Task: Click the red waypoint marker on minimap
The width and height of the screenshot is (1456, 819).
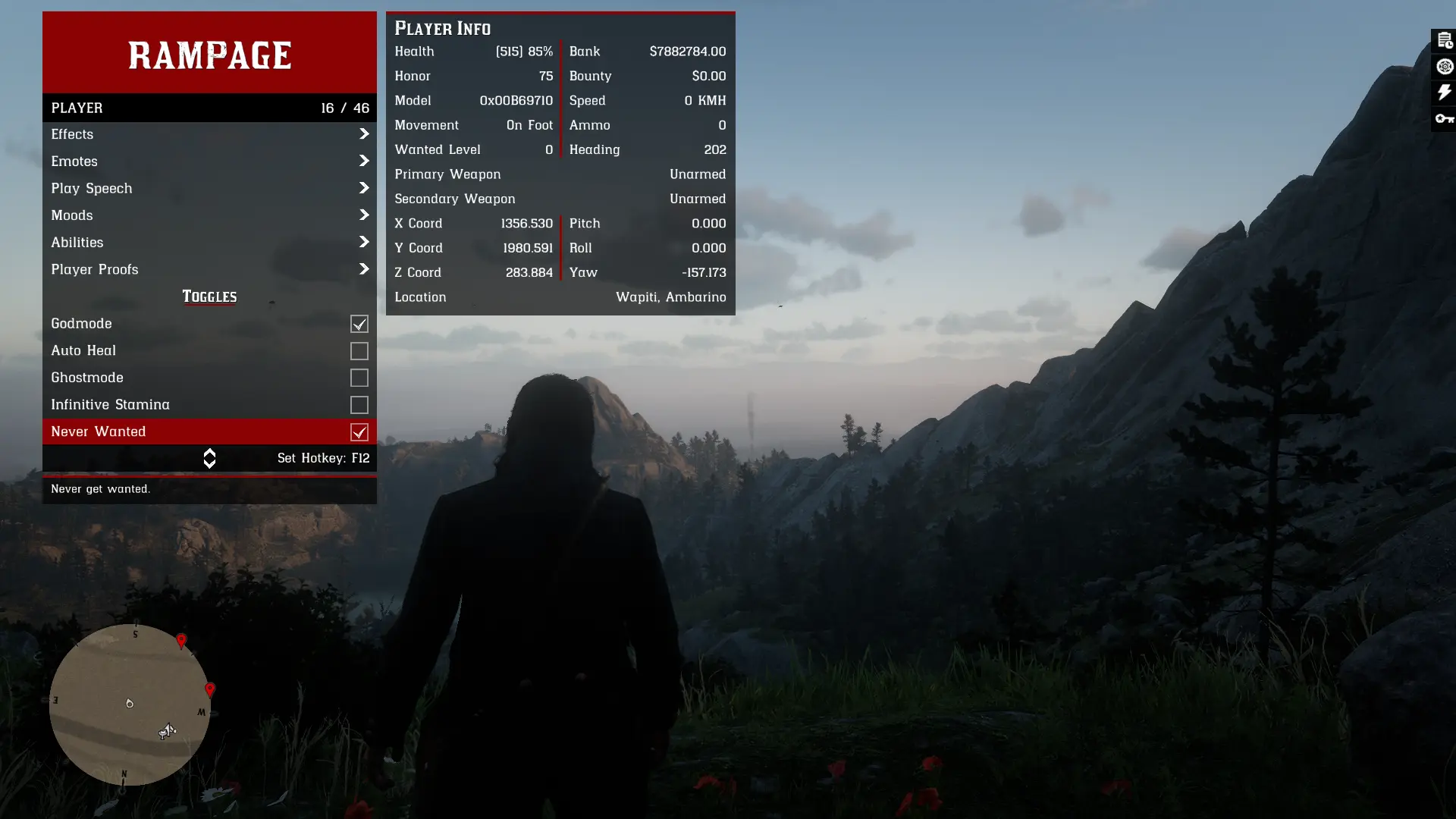Action: point(182,641)
